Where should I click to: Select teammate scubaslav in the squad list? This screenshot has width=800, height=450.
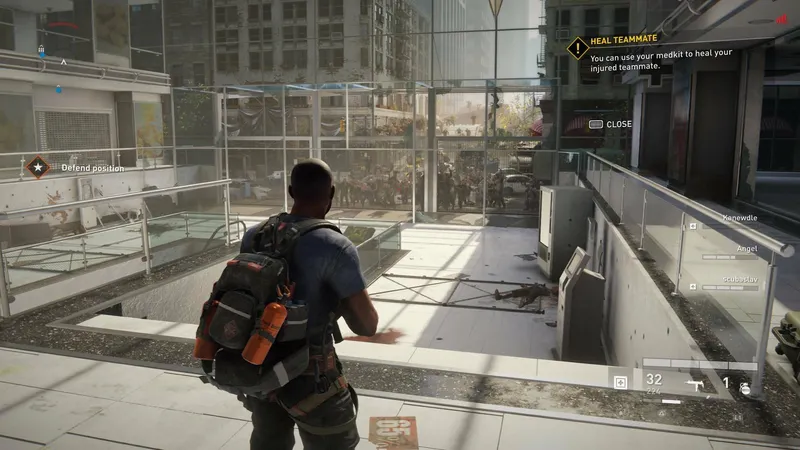click(739, 279)
